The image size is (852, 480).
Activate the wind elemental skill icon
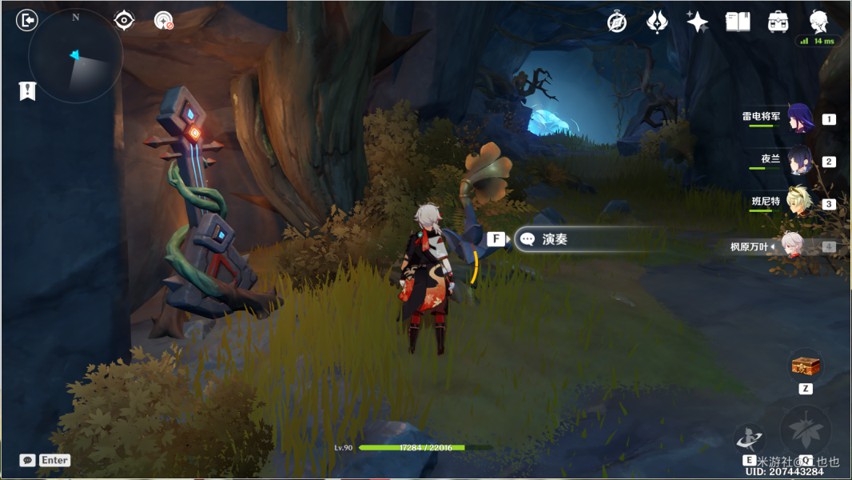[749, 438]
